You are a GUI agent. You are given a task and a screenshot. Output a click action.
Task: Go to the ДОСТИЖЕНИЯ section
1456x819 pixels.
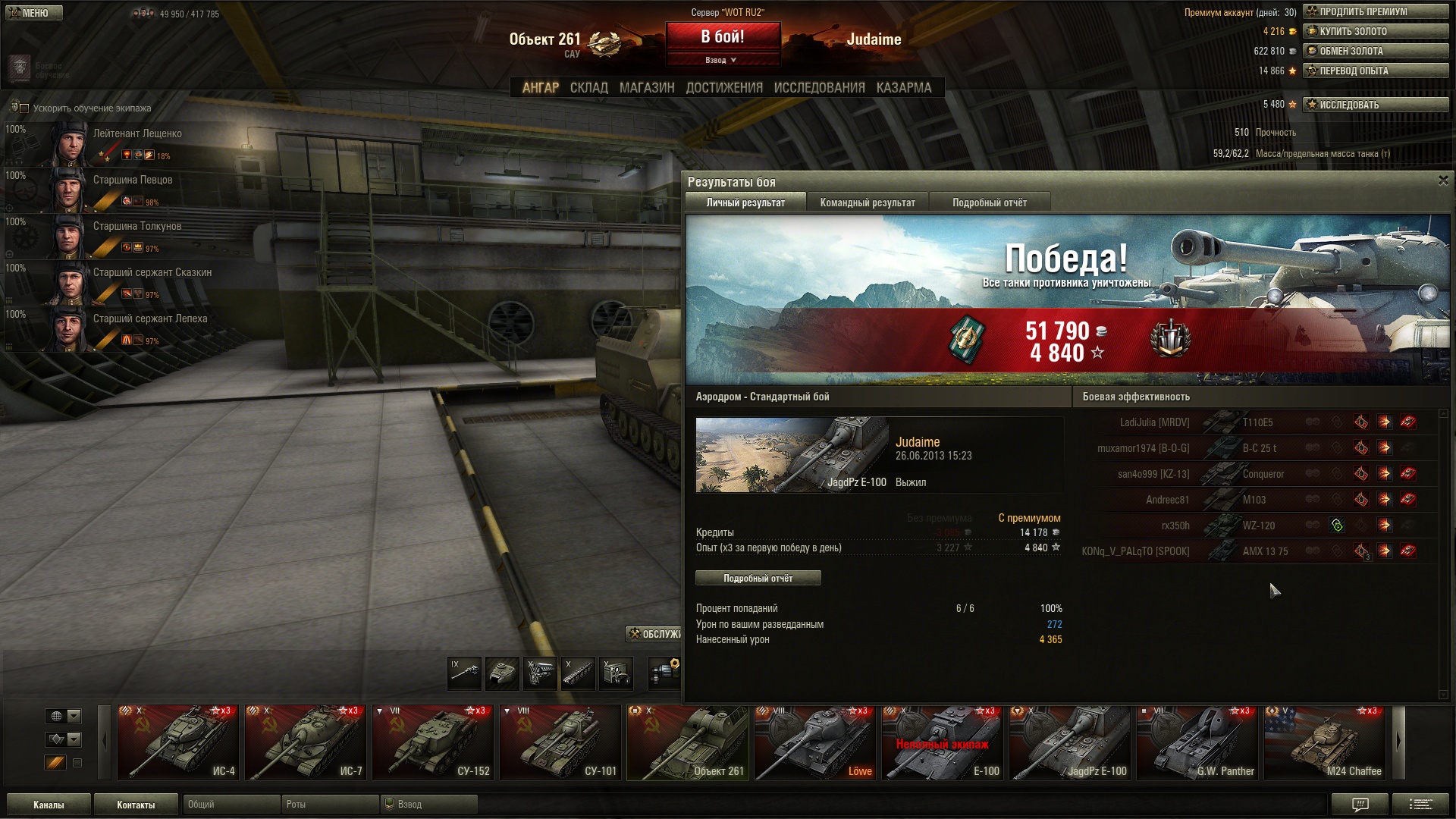tap(723, 88)
